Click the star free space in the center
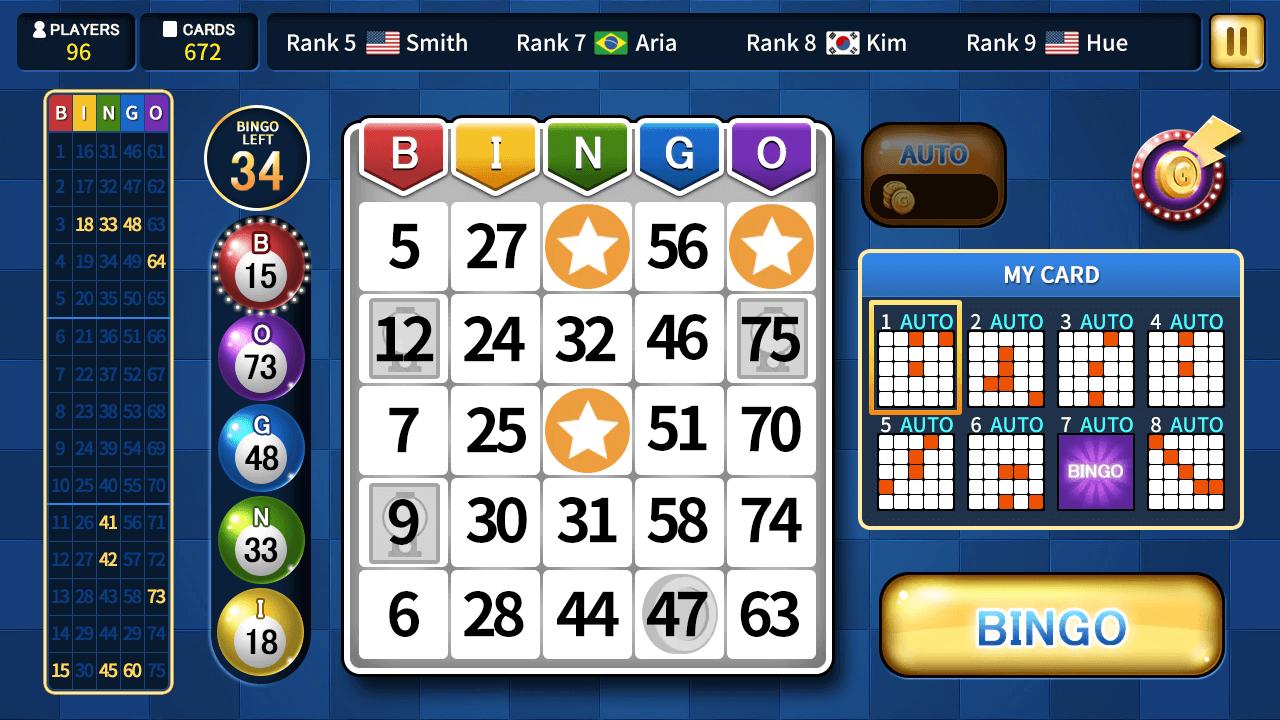Image resolution: width=1280 pixels, height=720 pixels. pyautogui.click(x=587, y=430)
